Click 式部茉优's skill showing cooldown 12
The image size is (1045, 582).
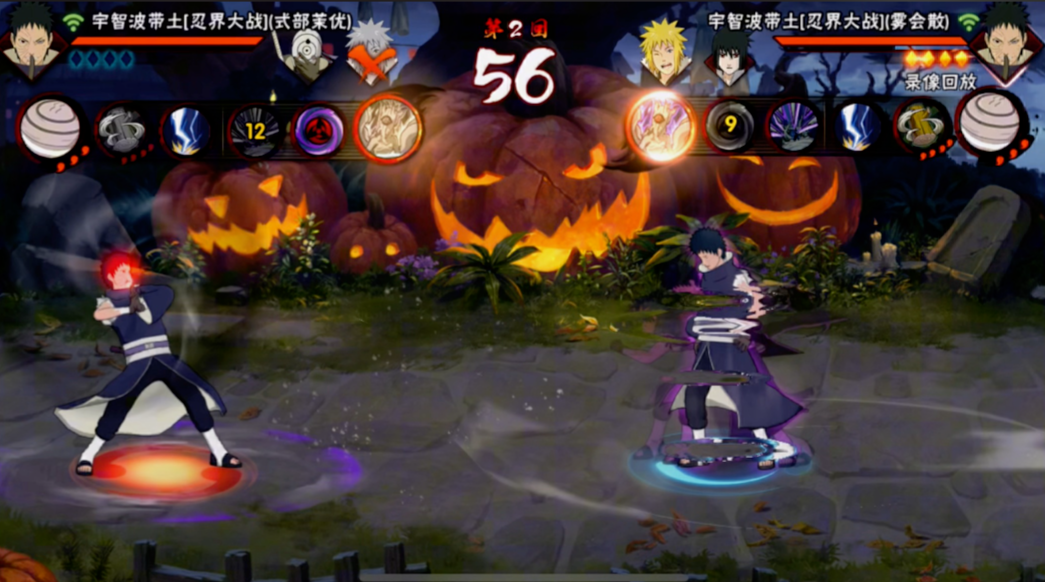tap(255, 131)
